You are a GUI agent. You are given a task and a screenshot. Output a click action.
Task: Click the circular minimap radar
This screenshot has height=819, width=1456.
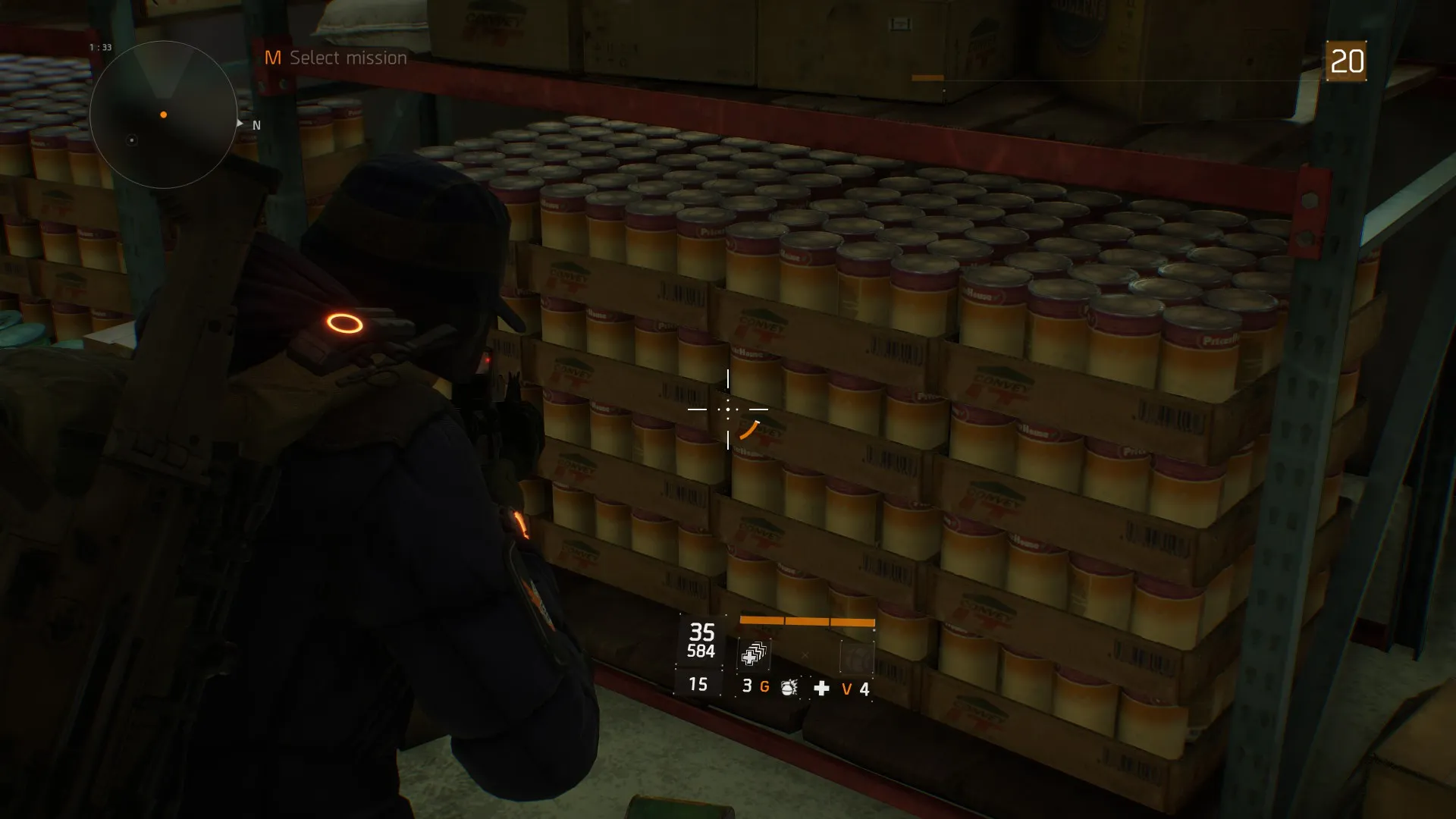[x=163, y=115]
